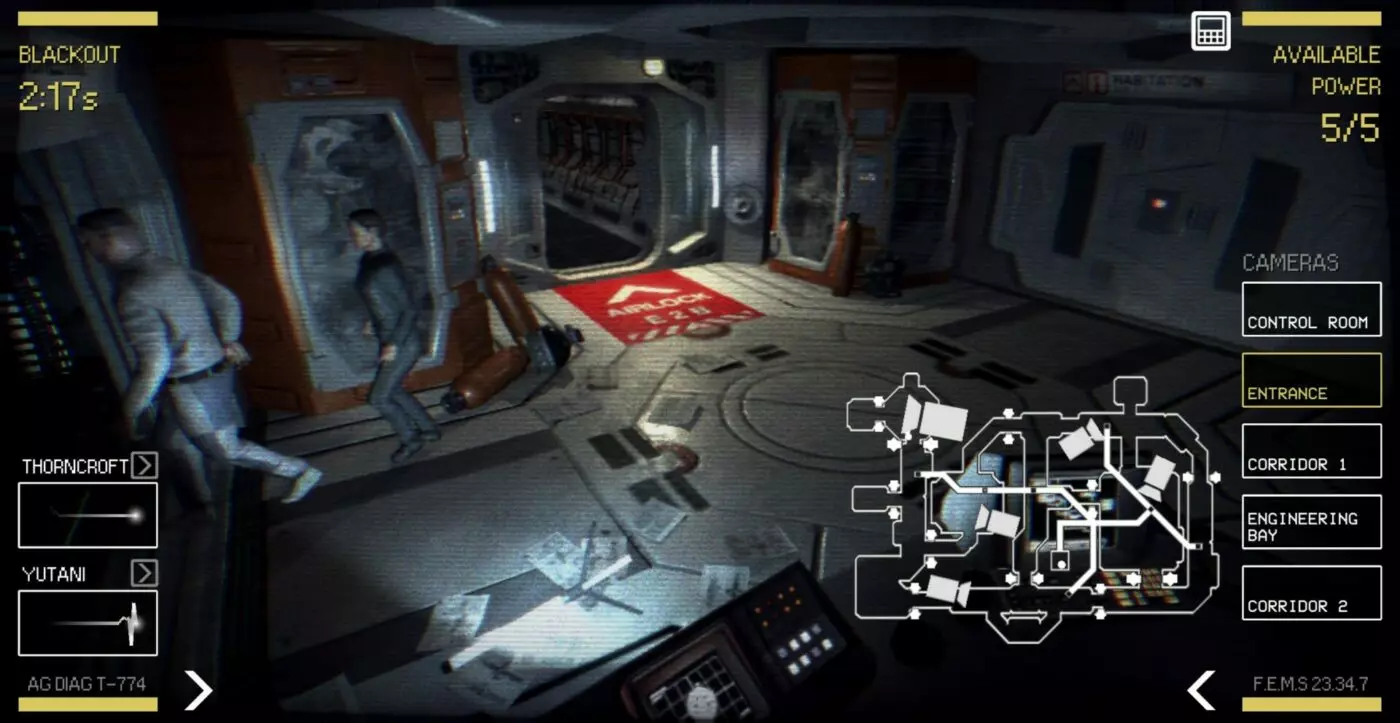Show the Corridor 2 camera
This screenshot has height=723, width=1400.
(x=1311, y=592)
